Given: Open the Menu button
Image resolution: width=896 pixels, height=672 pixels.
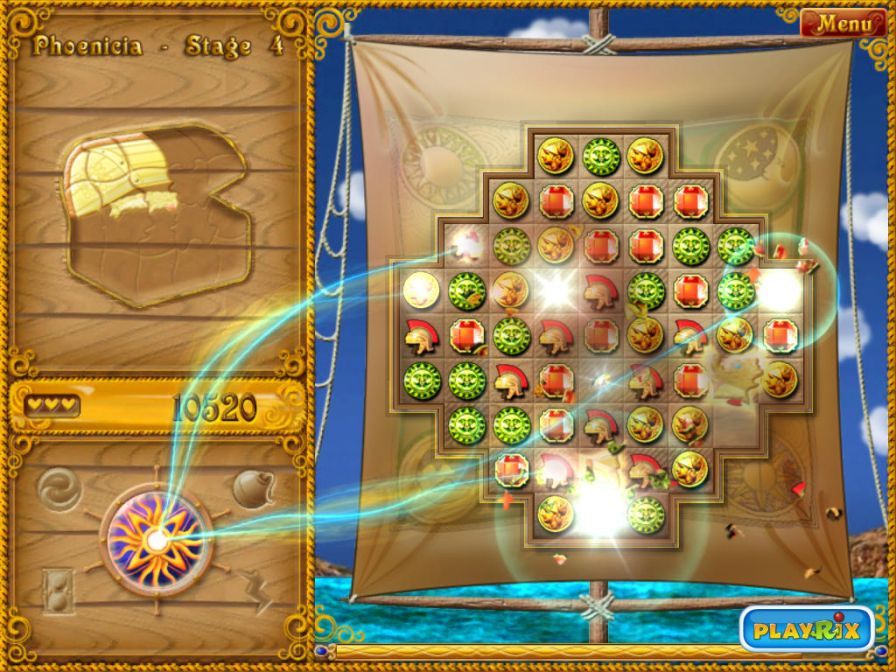Looking at the screenshot, I should tap(843, 22).
